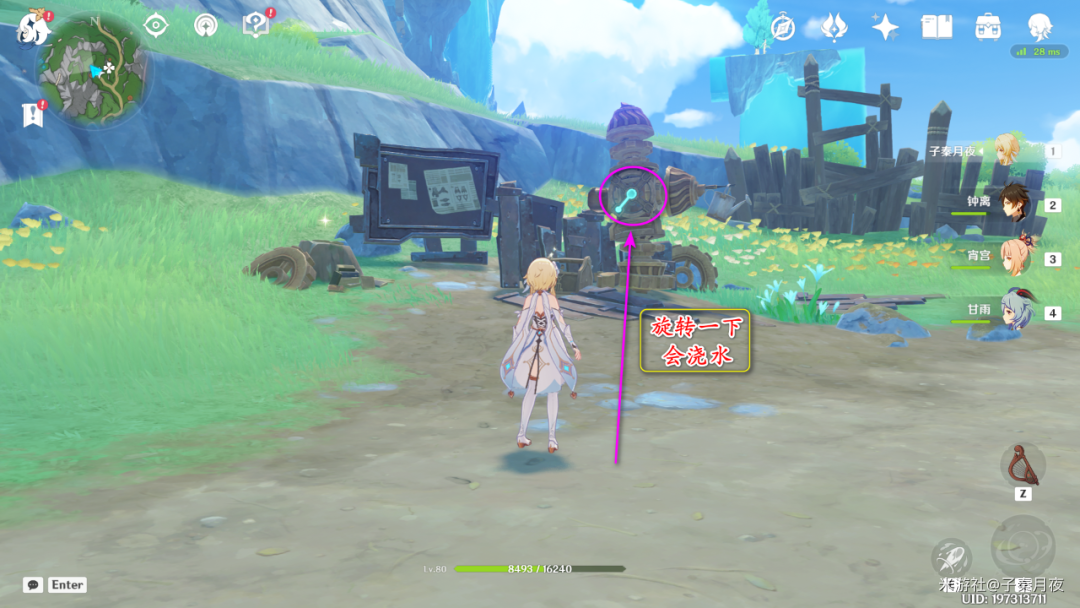Open the Wish star icon

[885, 27]
